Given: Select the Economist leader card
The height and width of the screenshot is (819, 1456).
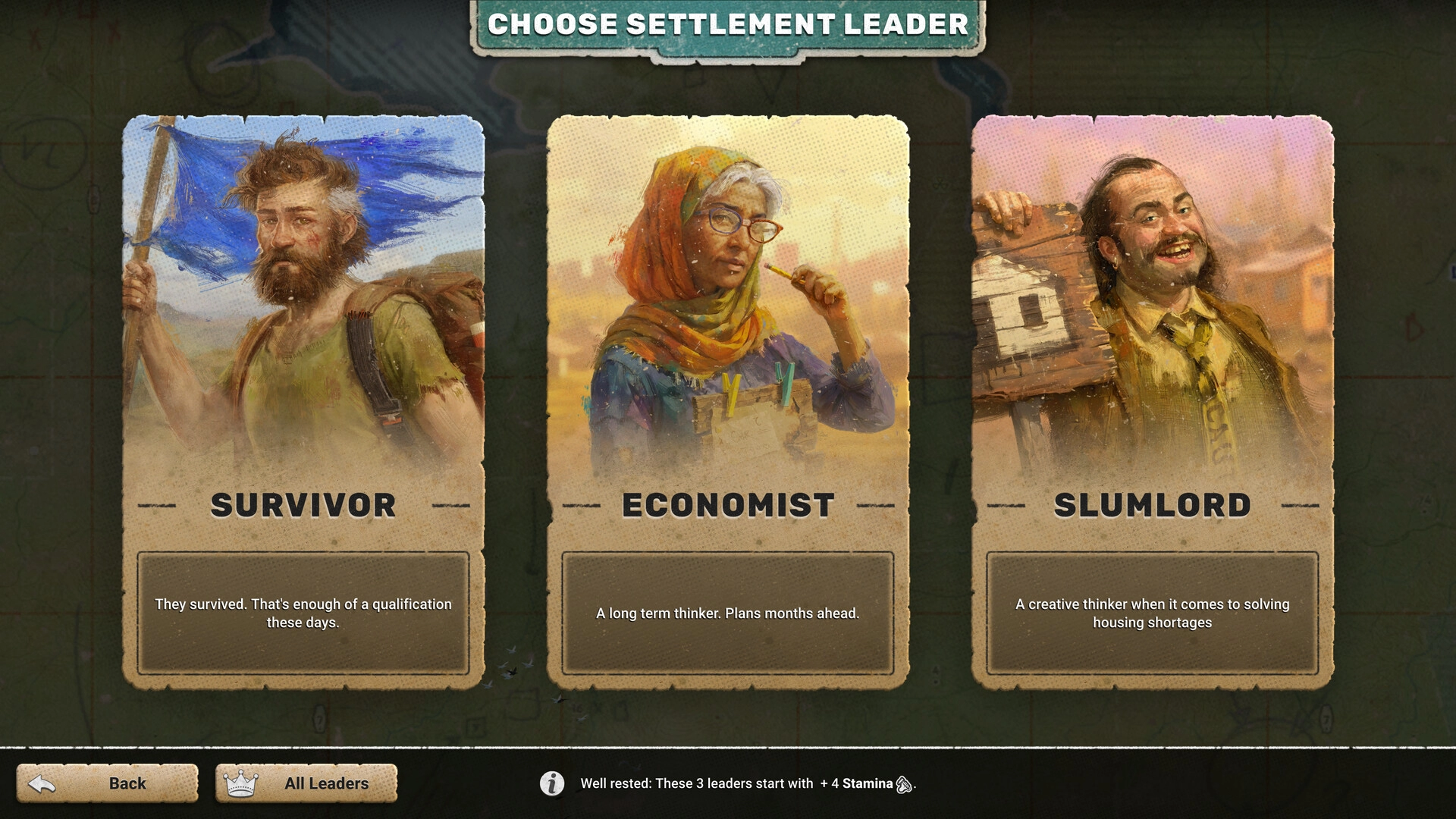Looking at the screenshot, I should [x=728, y=402].
